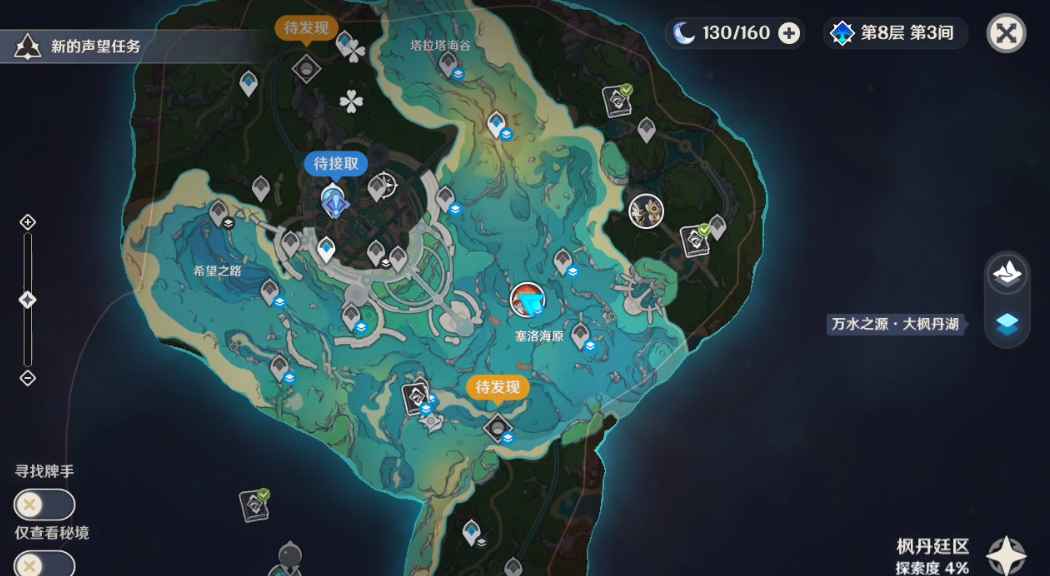Click the 万水之源·大枫丹湖 layer label
The height and width of the screenshot is (576, 1050).
tap(896, 324)
